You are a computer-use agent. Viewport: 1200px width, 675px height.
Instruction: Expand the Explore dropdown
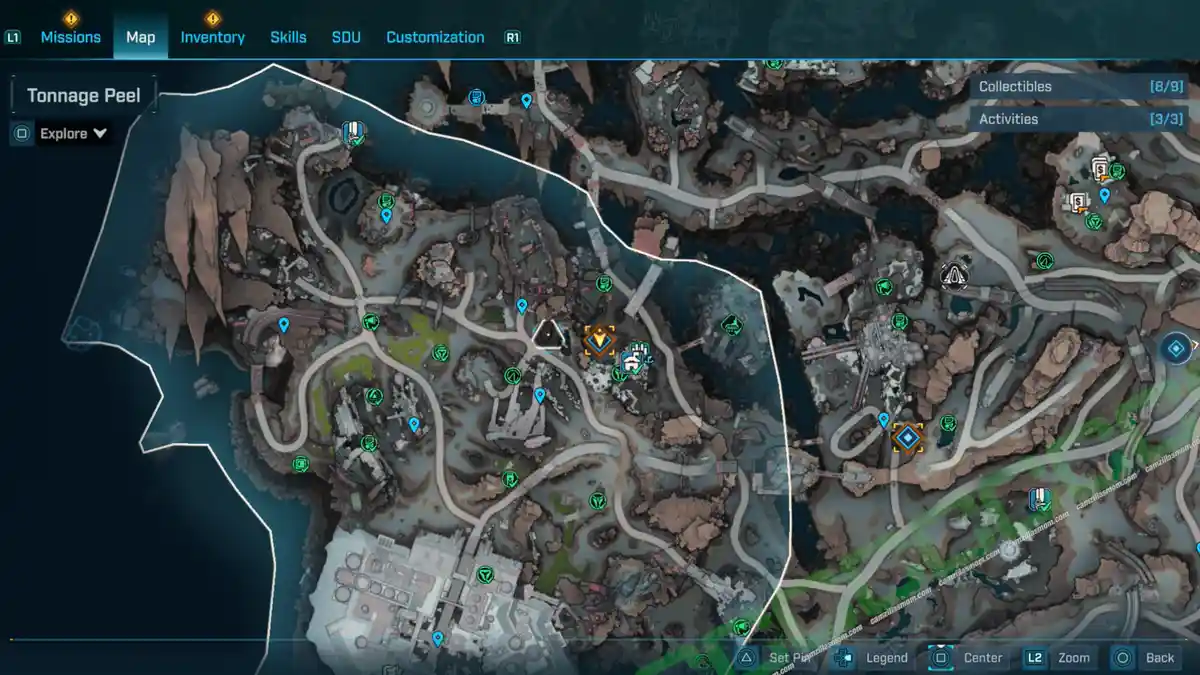click(73, 133)
